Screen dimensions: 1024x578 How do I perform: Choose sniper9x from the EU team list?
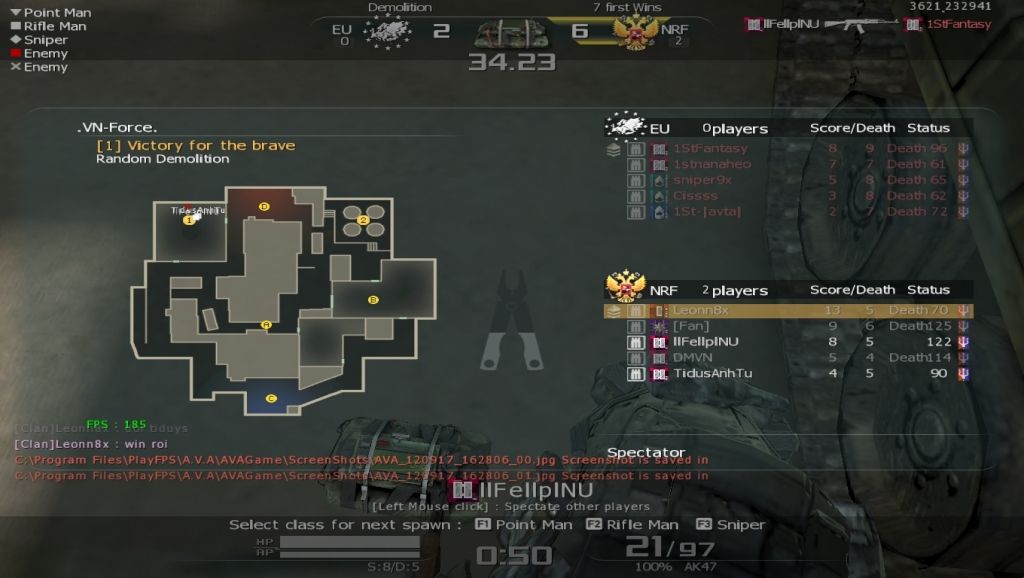tap(702, 180)
